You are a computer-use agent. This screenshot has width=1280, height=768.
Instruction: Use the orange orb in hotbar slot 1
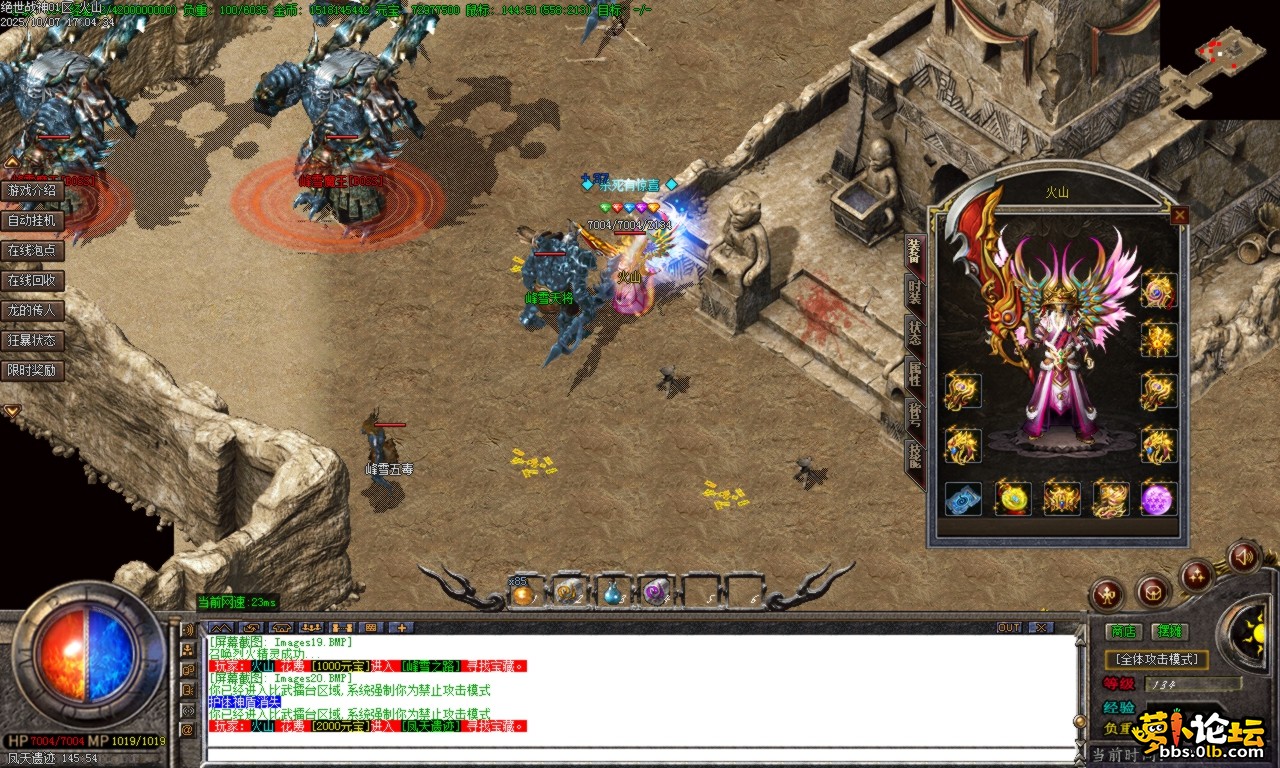[x=523, y=594]
